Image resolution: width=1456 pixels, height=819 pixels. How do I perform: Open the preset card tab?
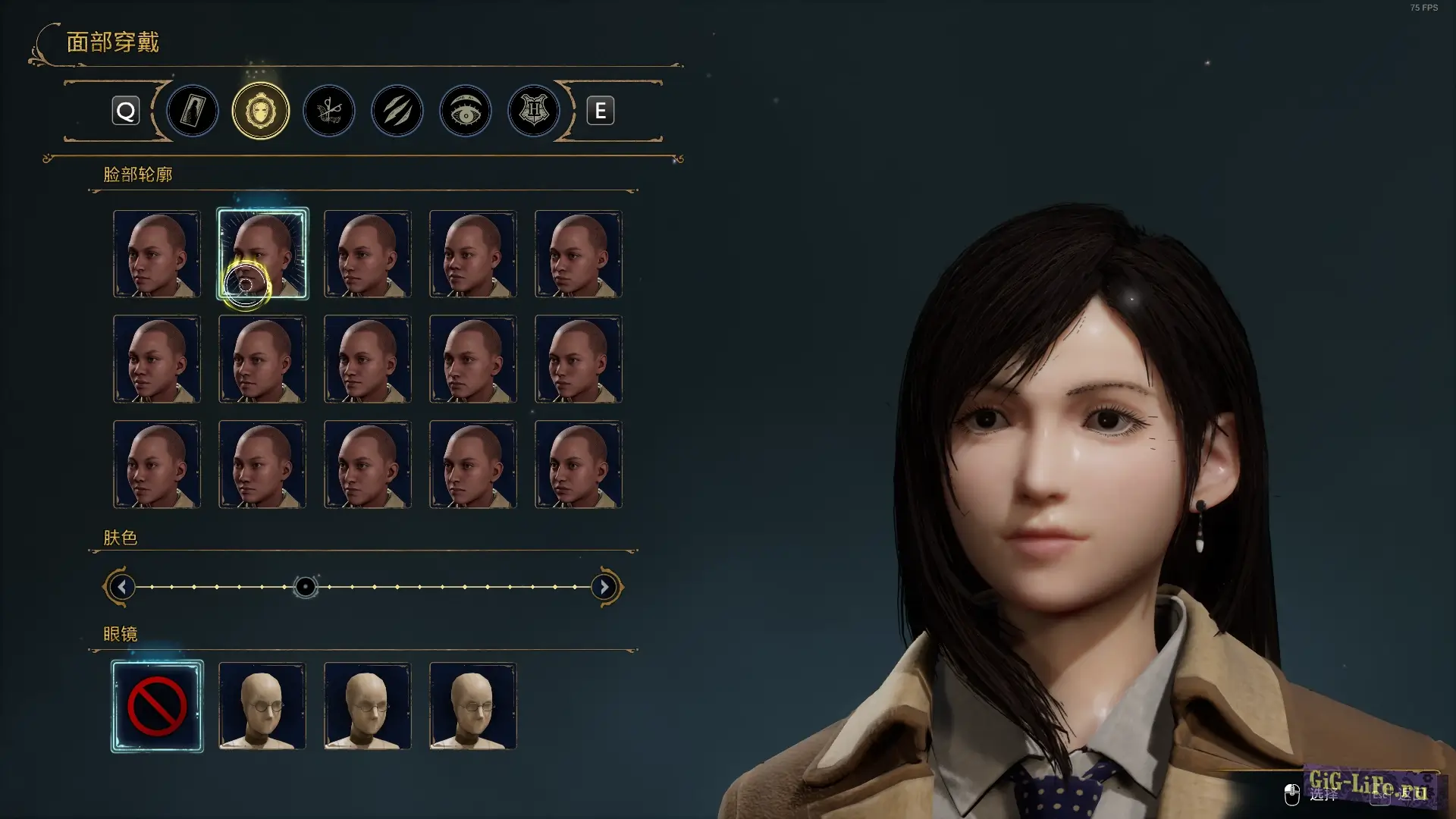193,111
